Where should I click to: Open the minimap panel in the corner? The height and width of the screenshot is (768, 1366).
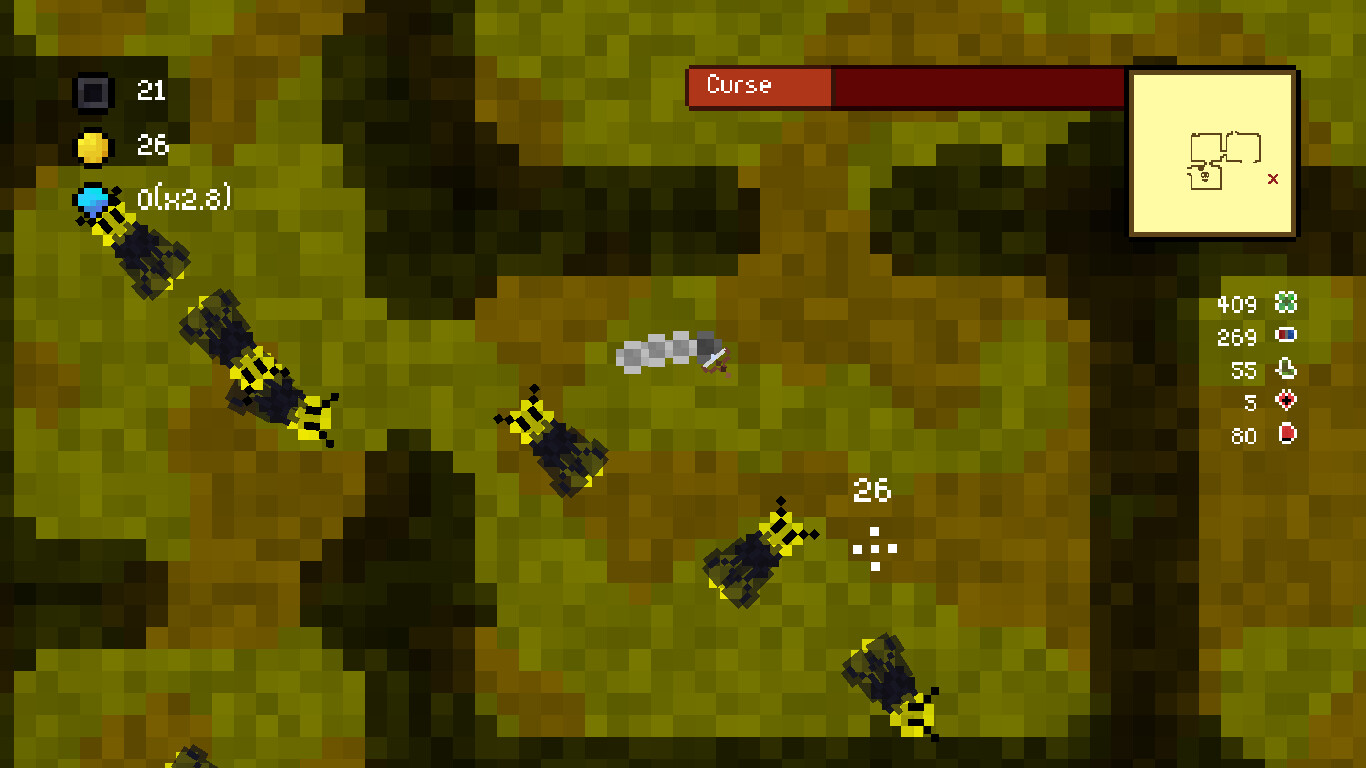coord(1212,152)
